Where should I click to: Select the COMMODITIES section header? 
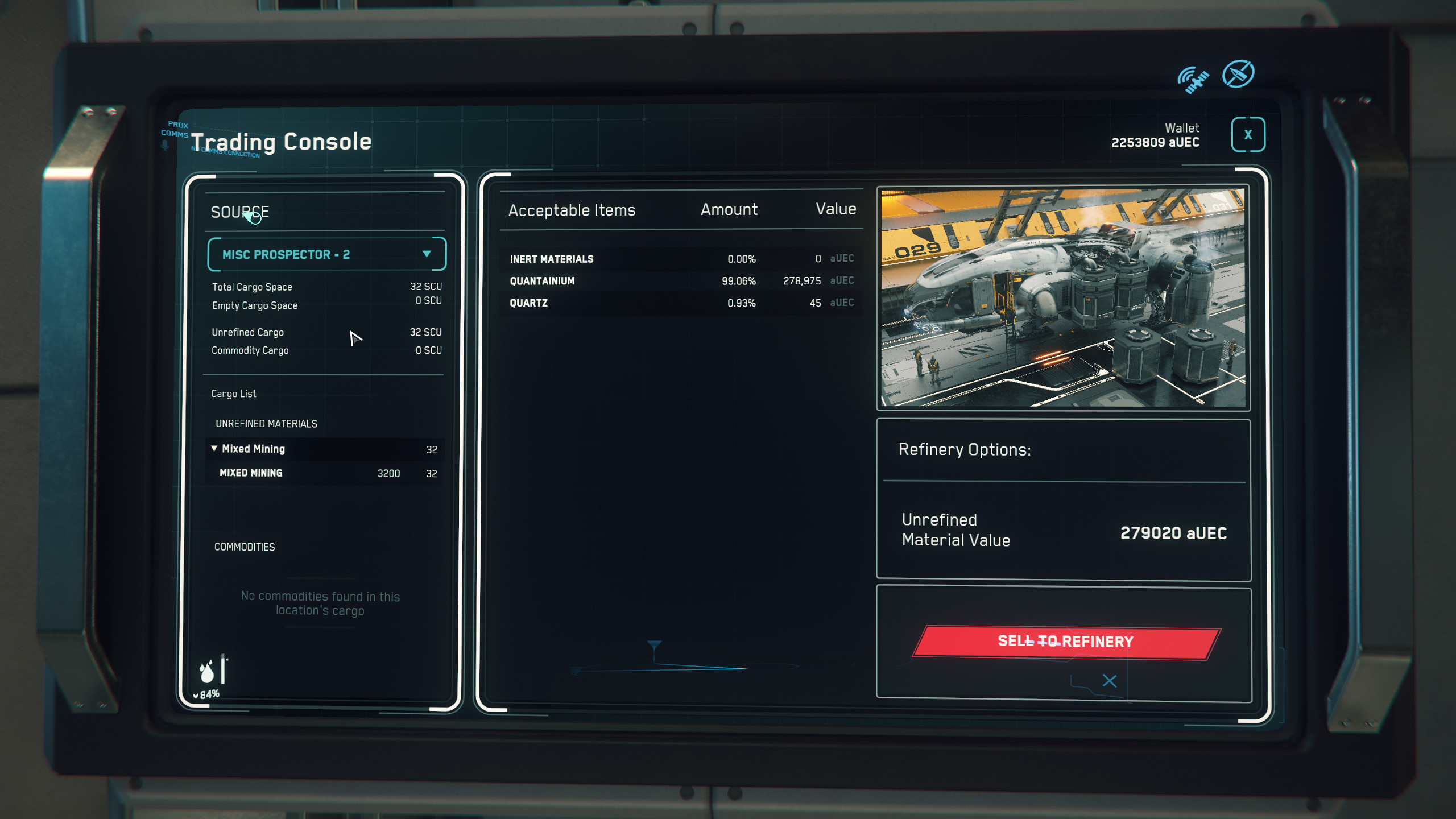(245, 547)
